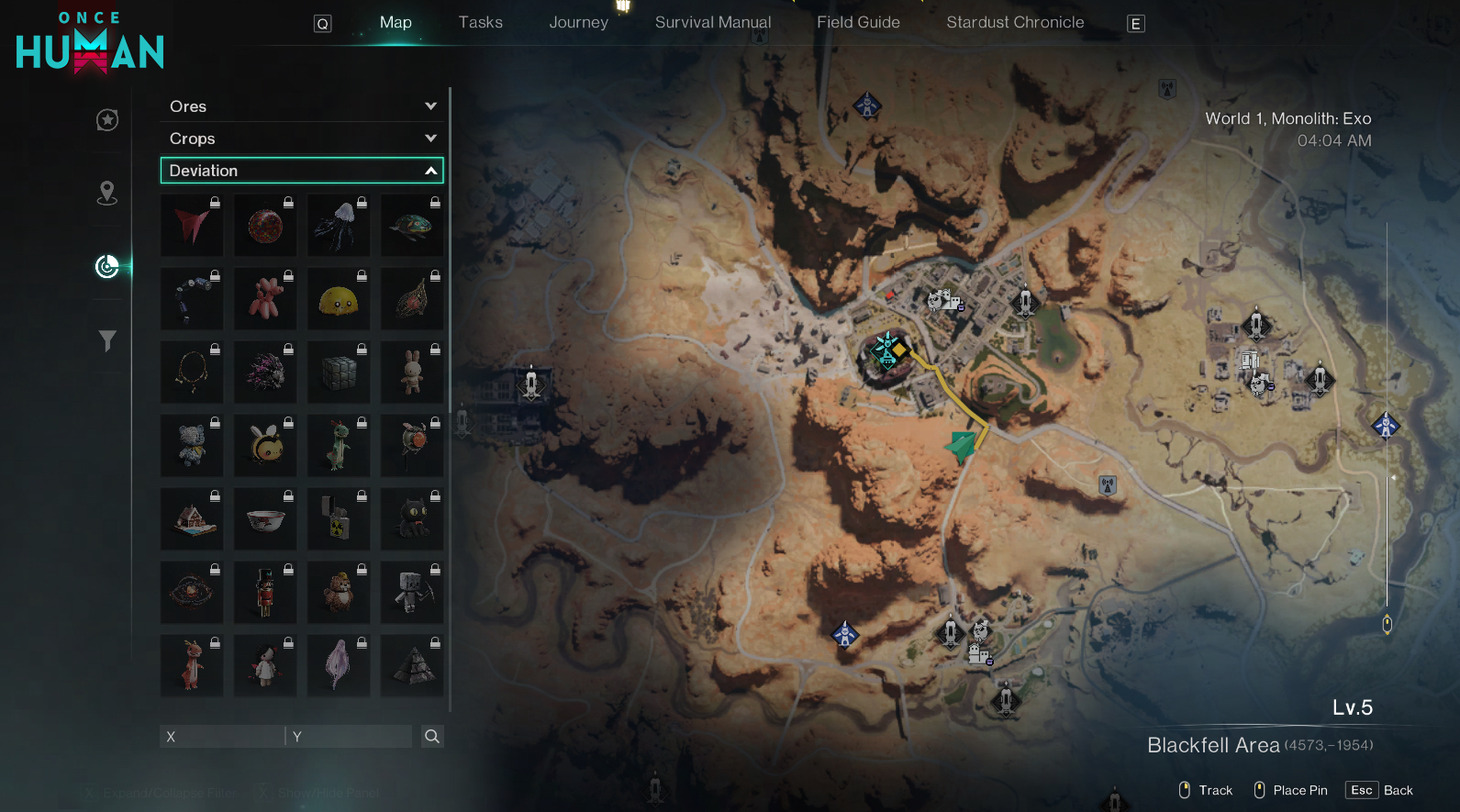Select the nutcracker soldier deviation filter
This screenshot has height=812, width=1460.
tap(265, 593)
